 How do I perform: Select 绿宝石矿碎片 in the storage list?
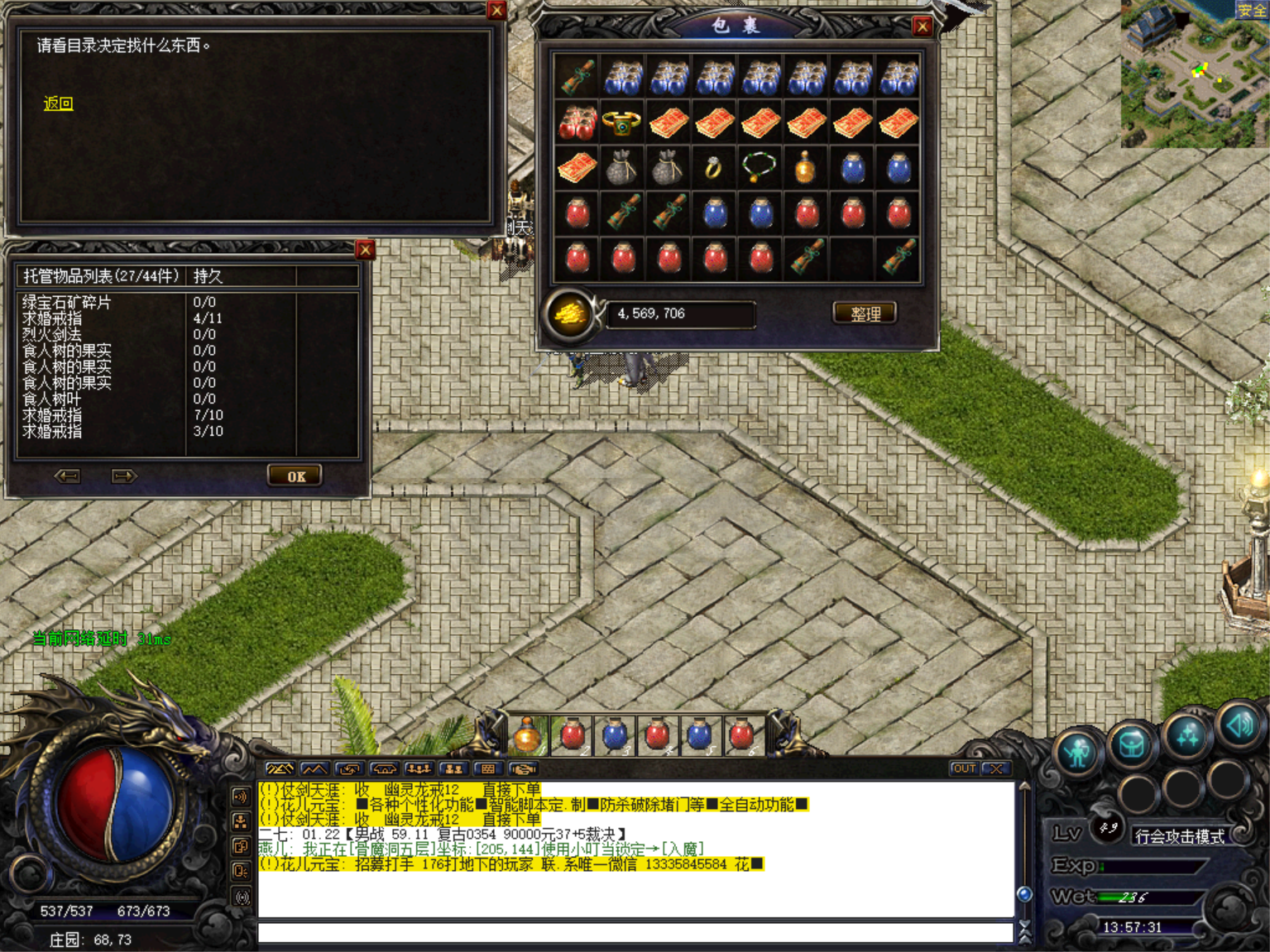(67, 302)
